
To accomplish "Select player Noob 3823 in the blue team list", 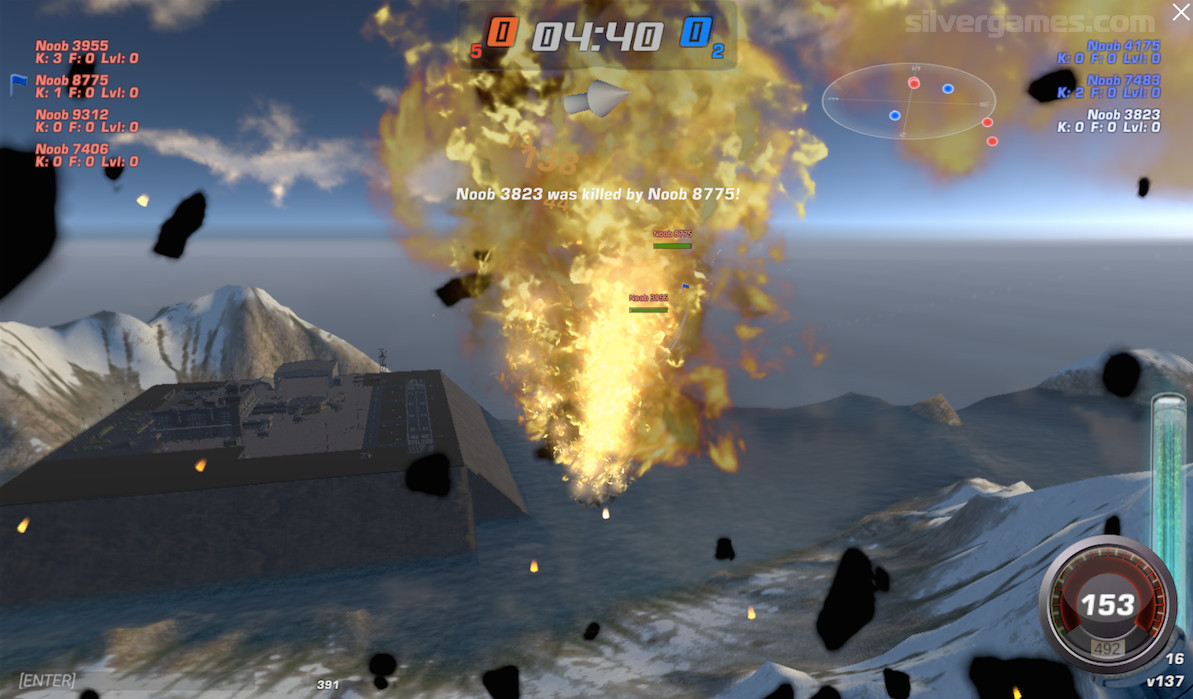I will pos(1123,115).
